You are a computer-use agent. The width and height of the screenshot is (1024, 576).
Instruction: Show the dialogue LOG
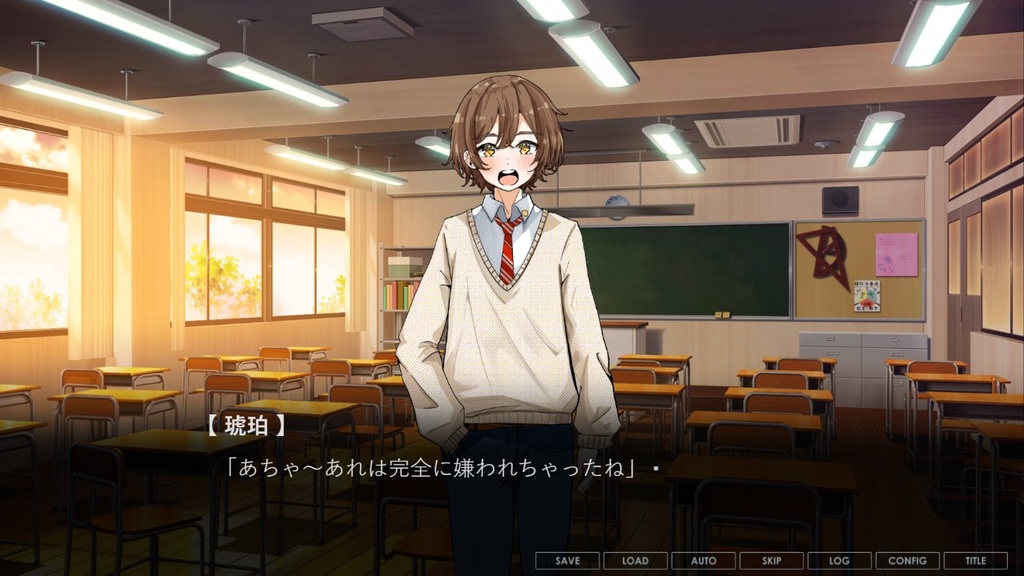pyautogui.click(x=839, y=561)
